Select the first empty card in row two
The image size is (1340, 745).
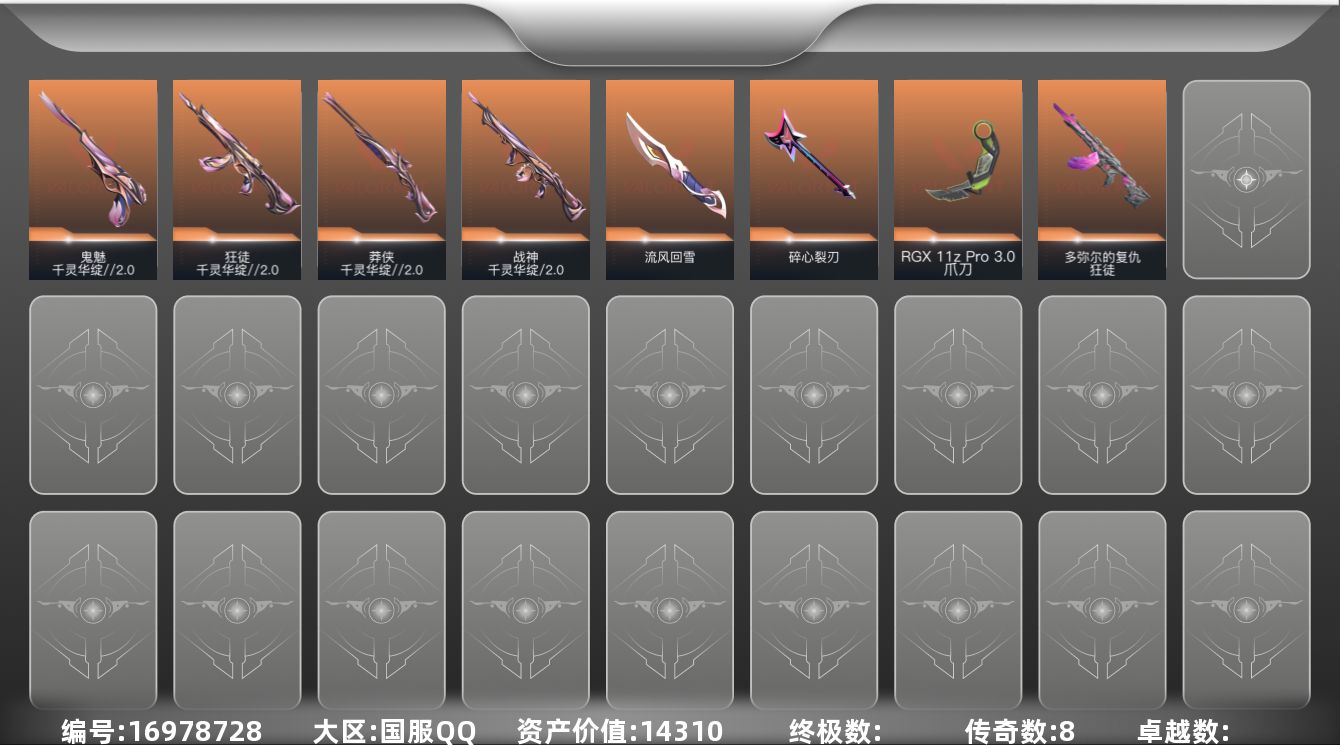click(93, 394)
